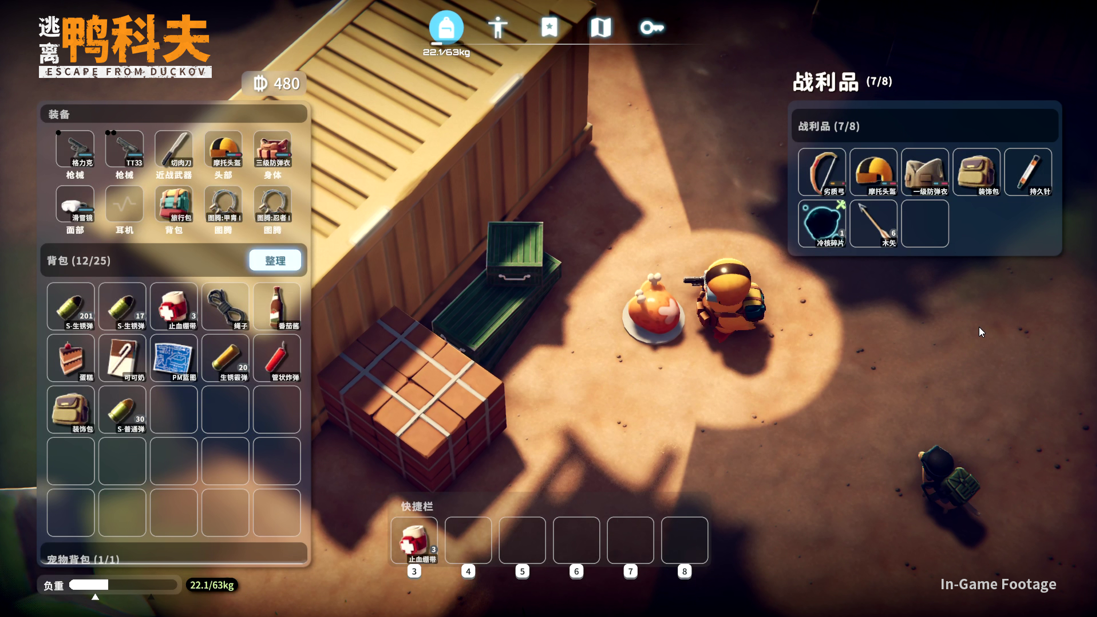Take the 劣质弓 bow from loot
The width and height of the screenshot is (1097, 617).
(822, 172)
